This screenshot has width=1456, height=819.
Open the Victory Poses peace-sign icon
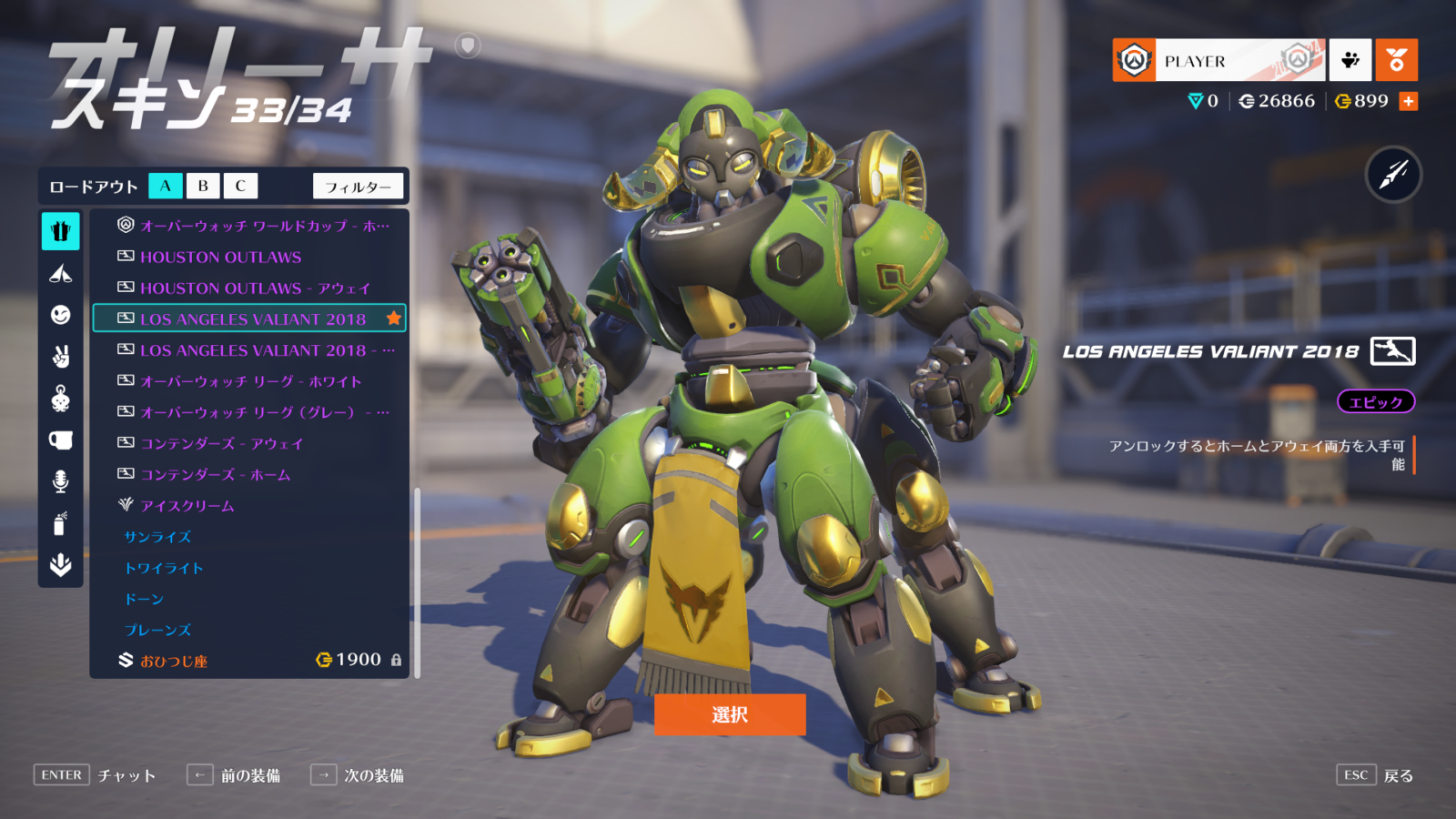pos(60,355)
